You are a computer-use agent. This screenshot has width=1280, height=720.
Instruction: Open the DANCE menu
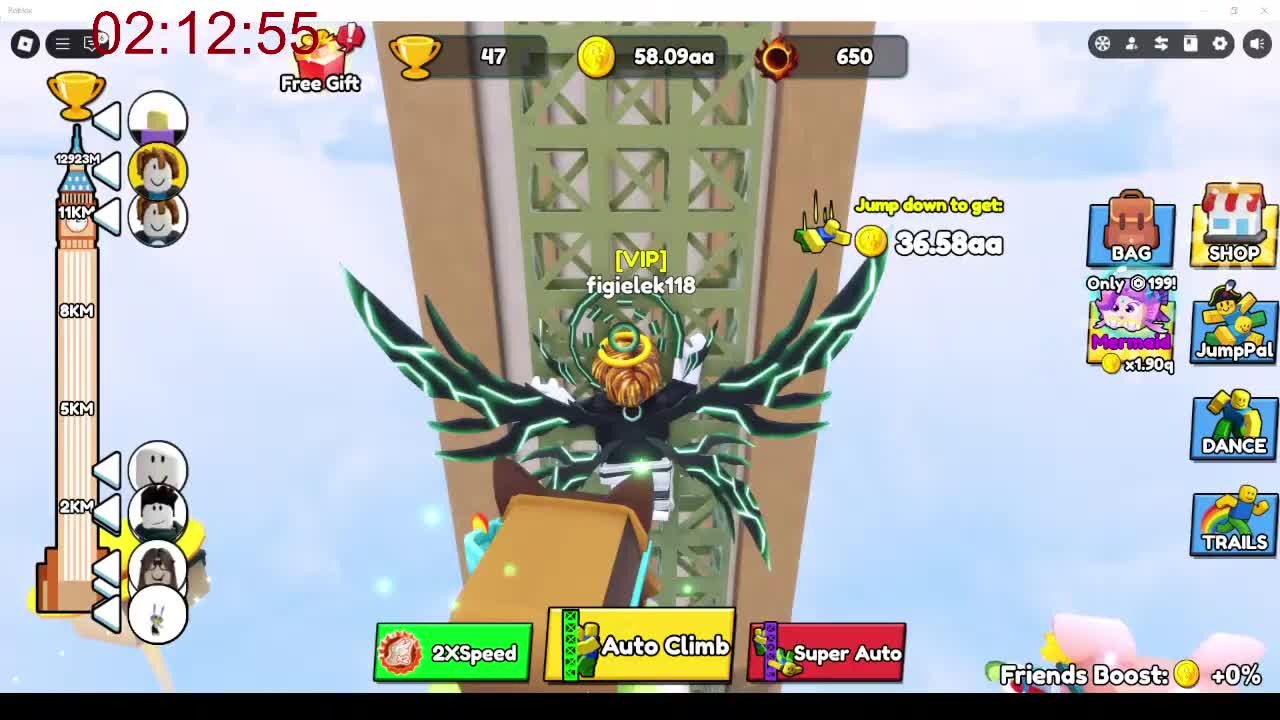[x=1234, y=424]
